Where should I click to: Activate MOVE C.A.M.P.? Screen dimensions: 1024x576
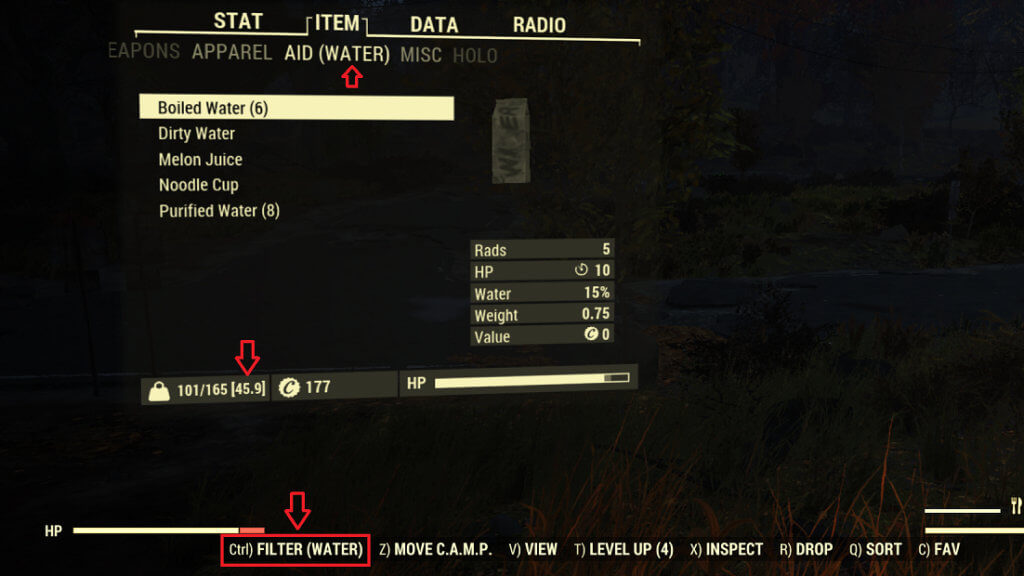435,549
